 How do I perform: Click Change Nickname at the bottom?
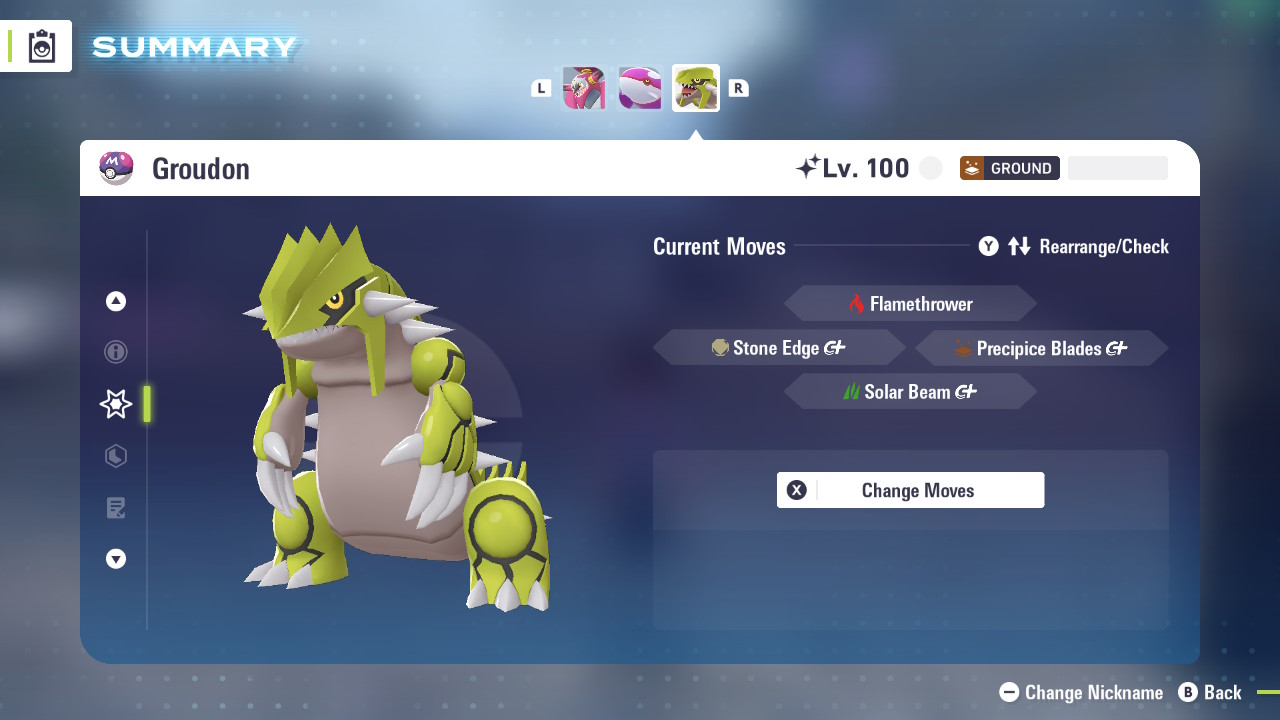tap(1080, 692)
